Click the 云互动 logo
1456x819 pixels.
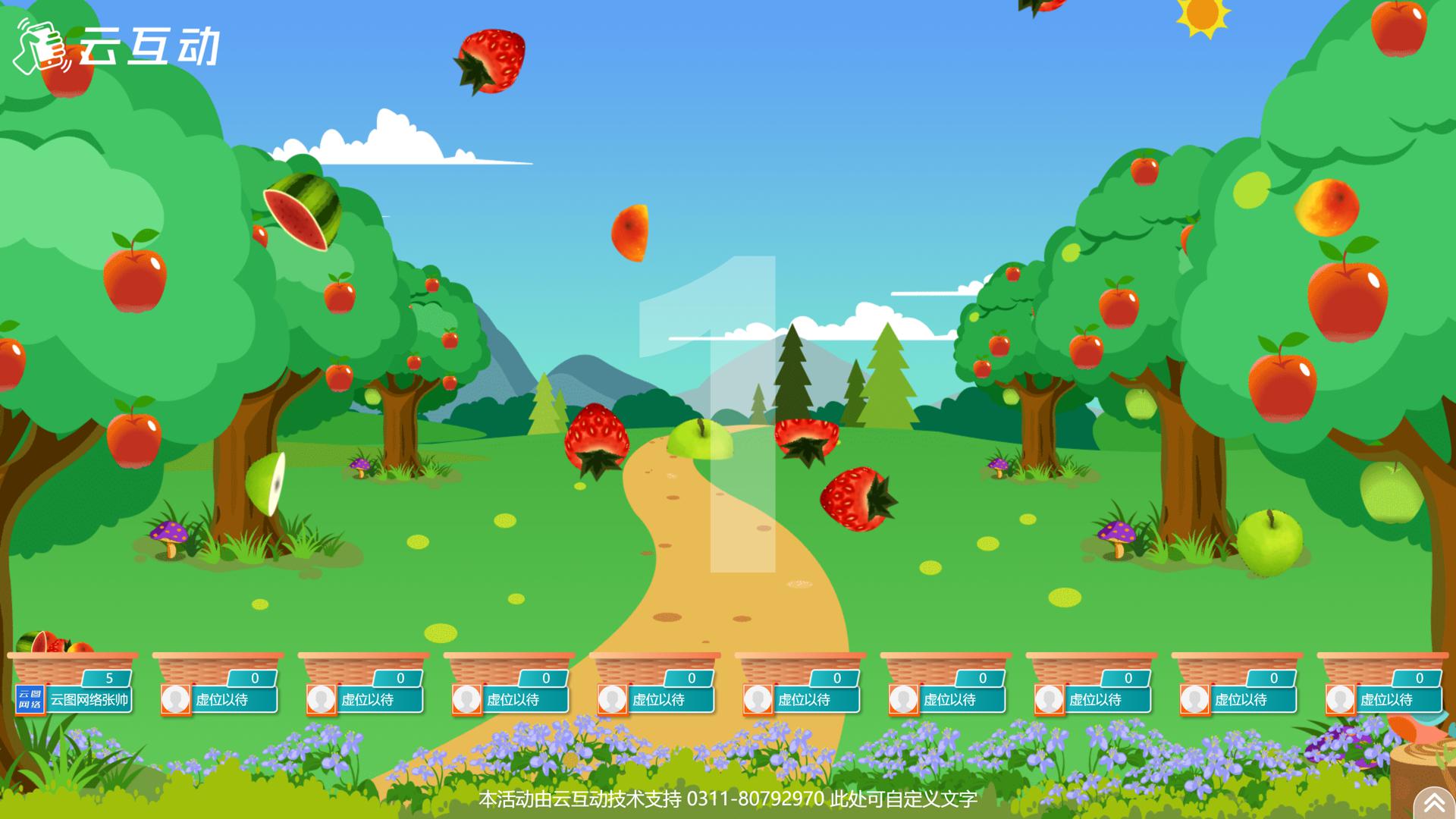click(x=118, y=45)
